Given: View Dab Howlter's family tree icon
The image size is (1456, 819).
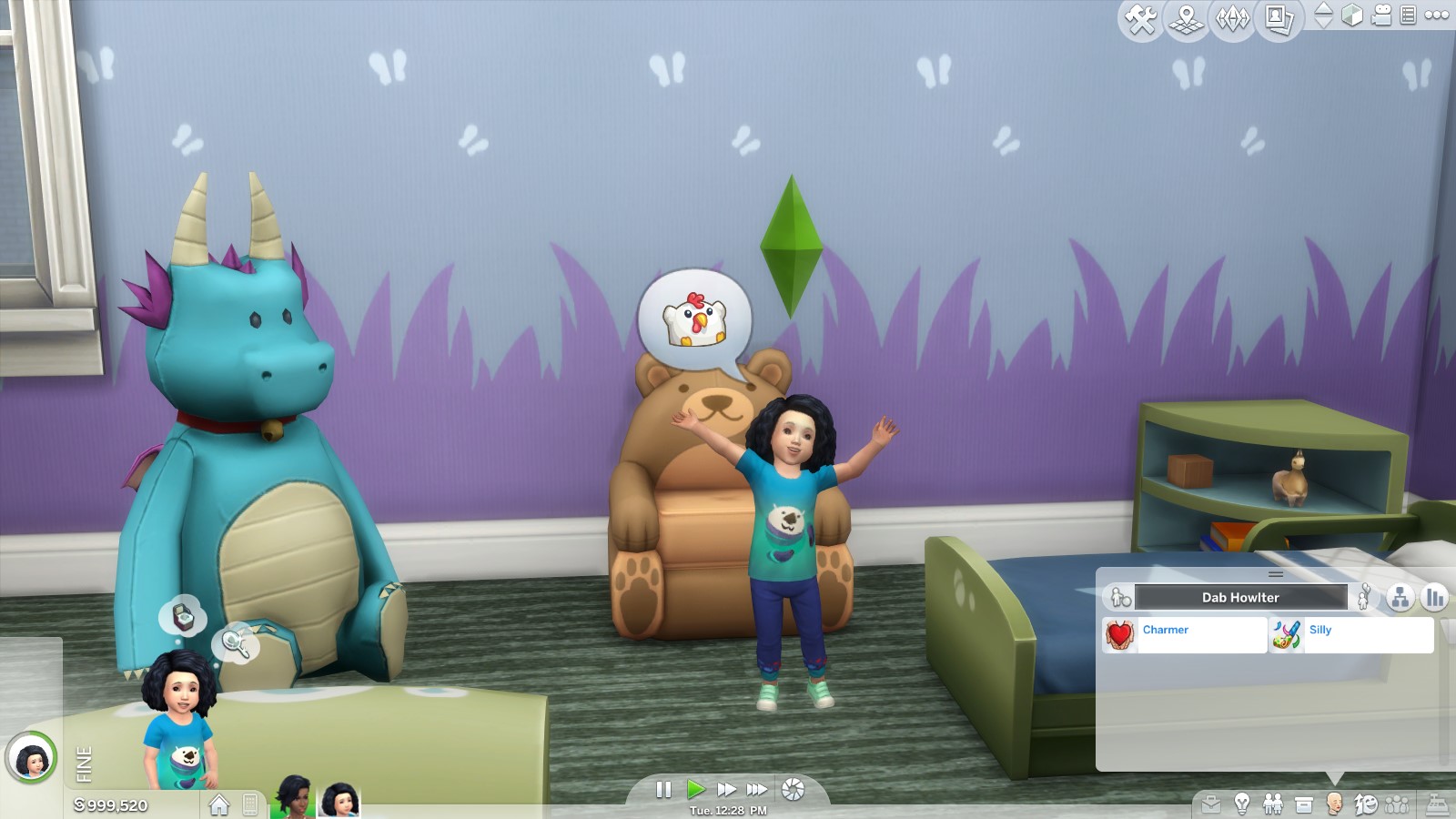Looking at the screenshot, I should 1400,597.
